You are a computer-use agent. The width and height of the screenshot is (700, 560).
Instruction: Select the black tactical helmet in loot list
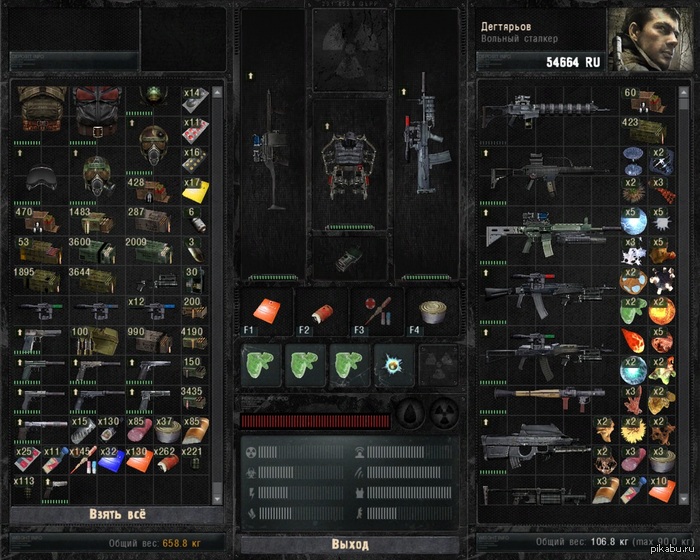click(40, 175)
